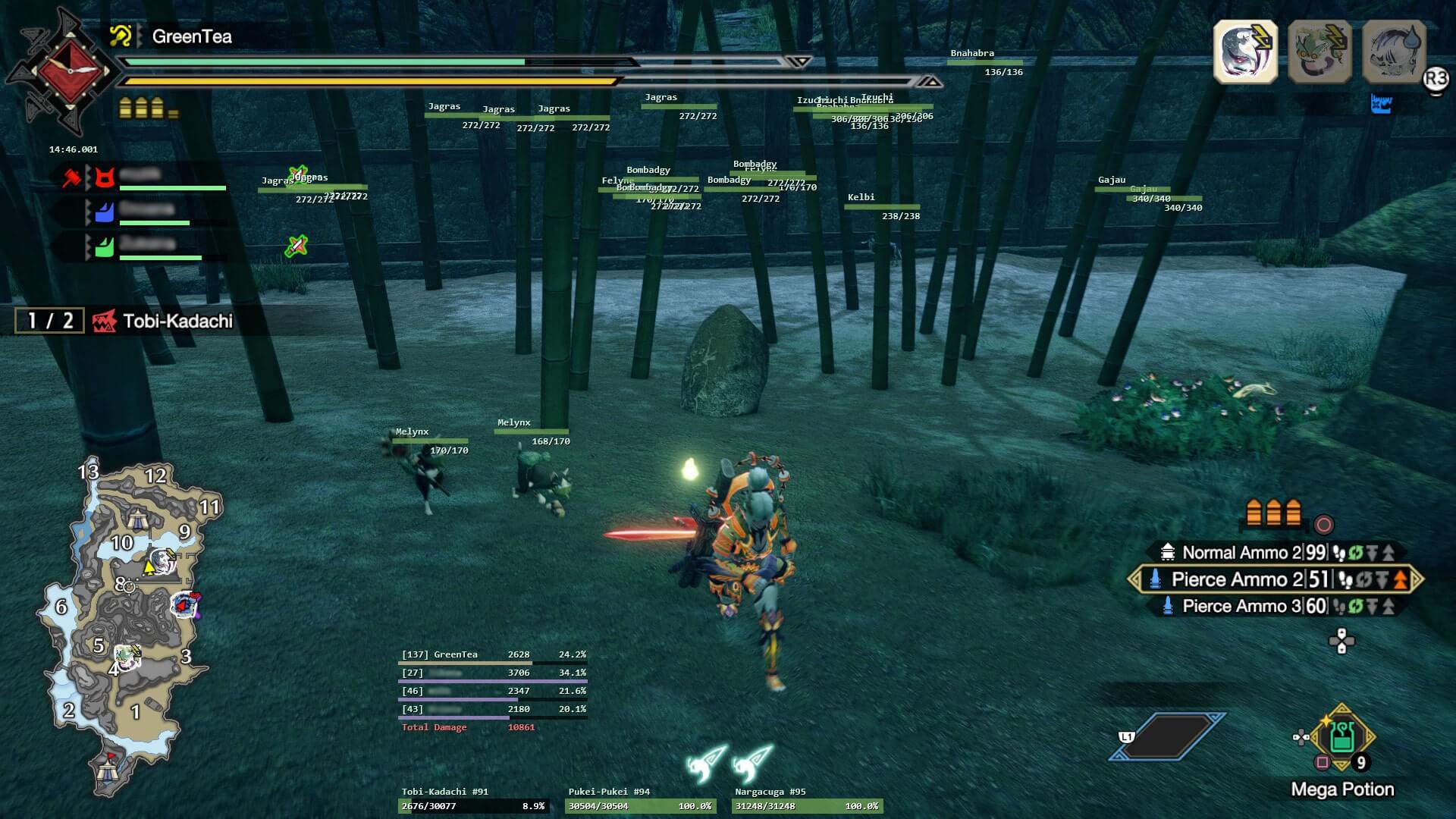Viewport: 1456px width, 819px height.
Task: Select the Normal Ammo 2 bullet icon
Action: pyautogui.click(x=1169, y=552)
